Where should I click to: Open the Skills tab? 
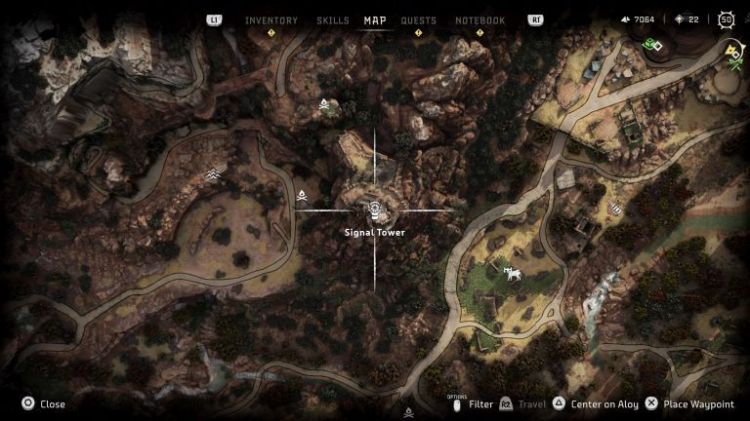[x=332, y=20]
